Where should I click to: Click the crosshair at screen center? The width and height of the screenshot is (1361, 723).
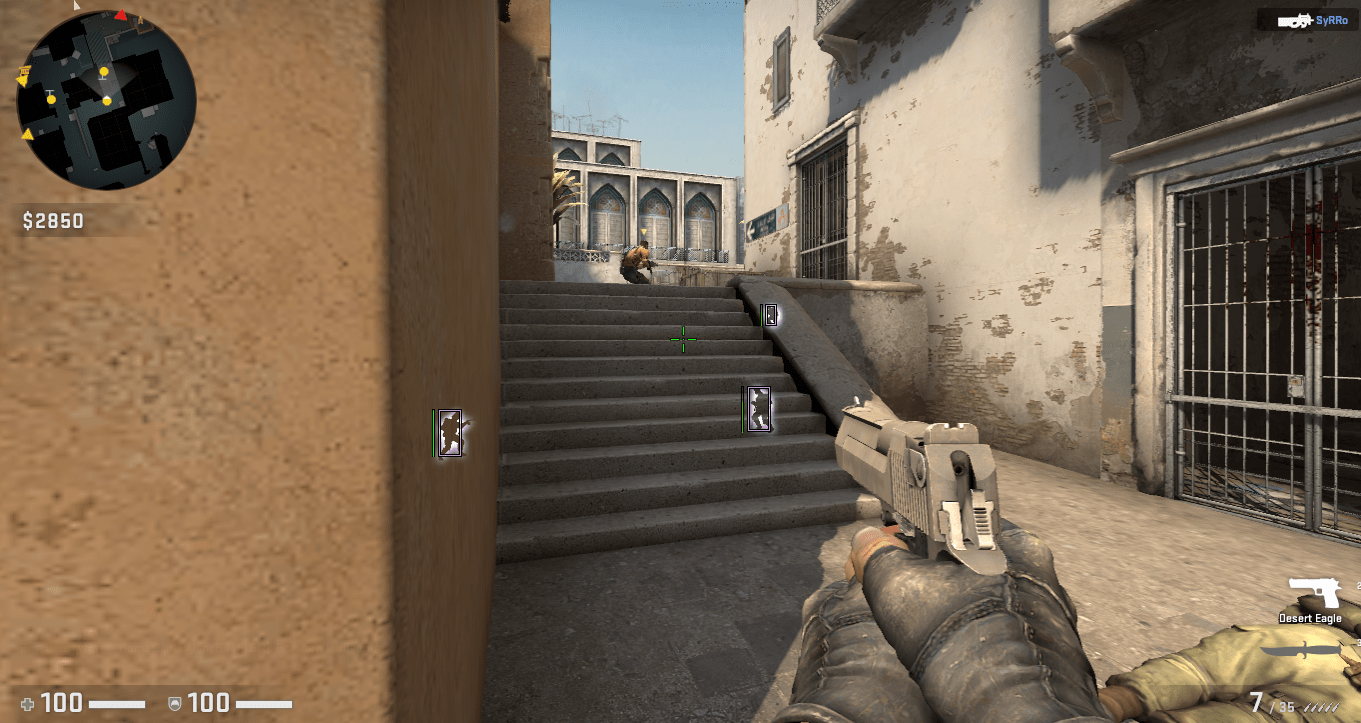click(684, 338)
